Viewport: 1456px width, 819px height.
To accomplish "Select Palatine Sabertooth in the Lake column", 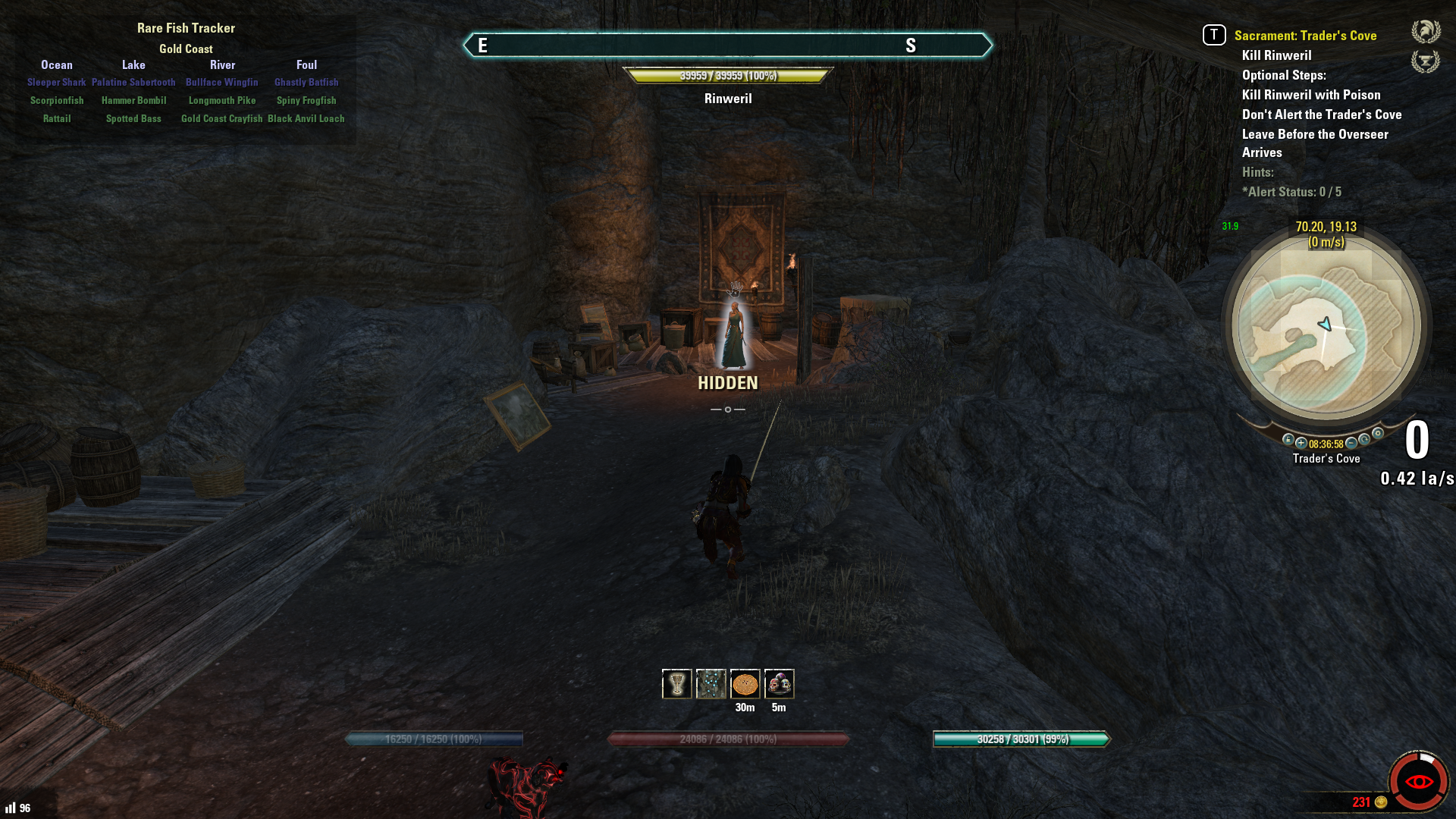I will tap(133, 82).
